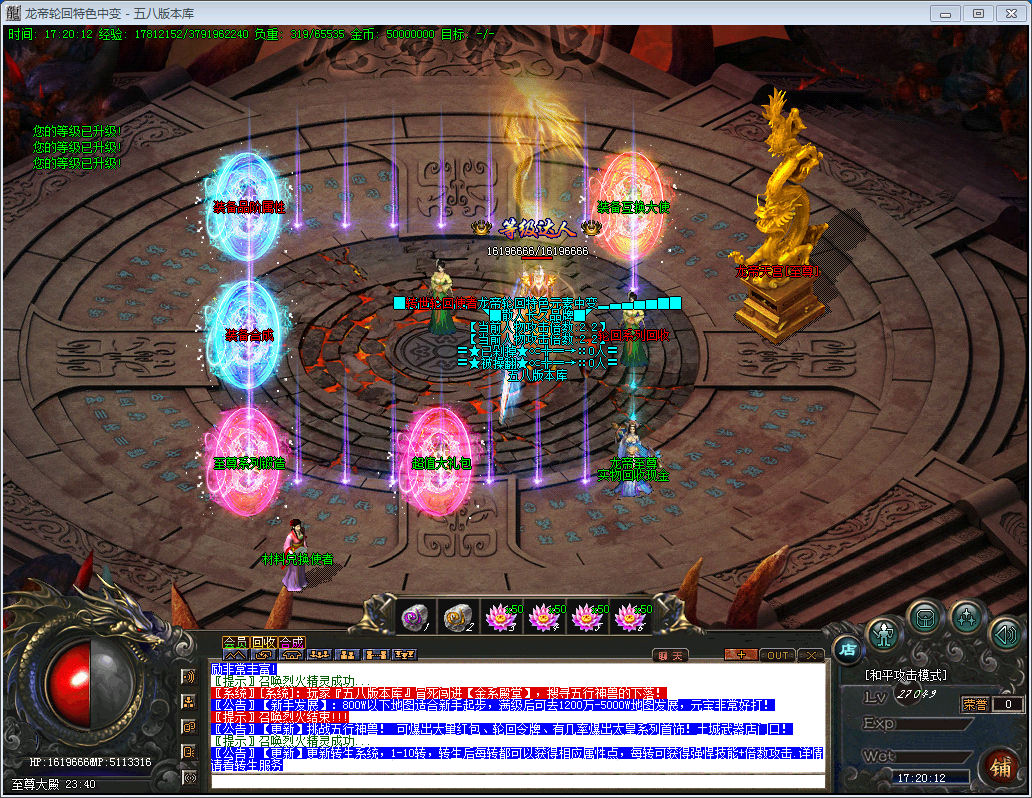
Task: Switch to the 合成 synthesis tab
Action: tap(292, 642)
